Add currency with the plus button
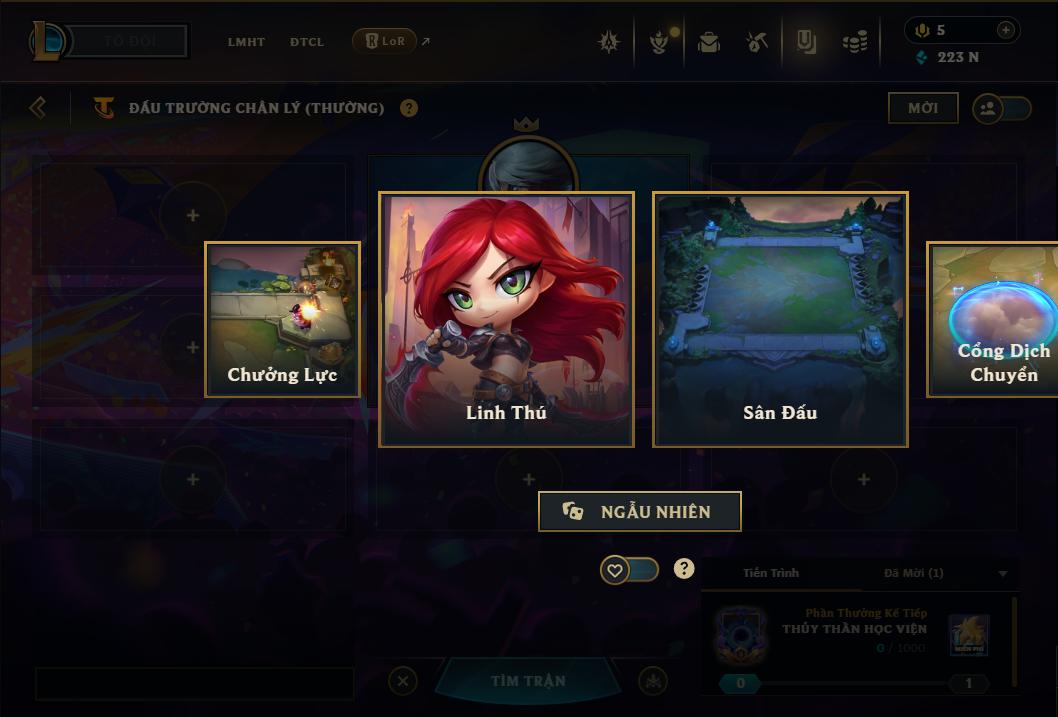This screenshot has width=1058, height=717. click(x=1006, y=30)
